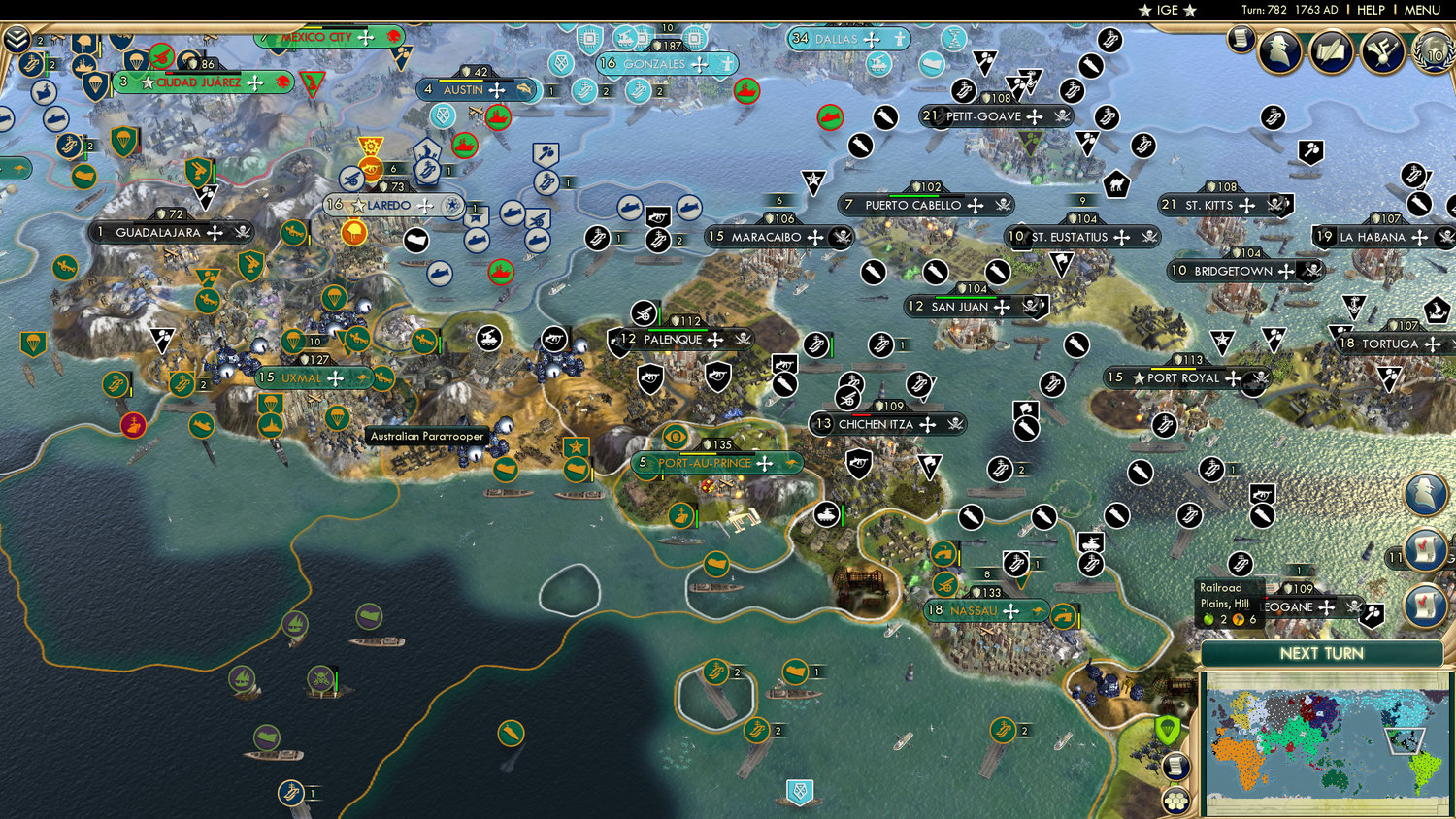
Task: Open the Social Policies screen icon
Action: (1382, 51)
